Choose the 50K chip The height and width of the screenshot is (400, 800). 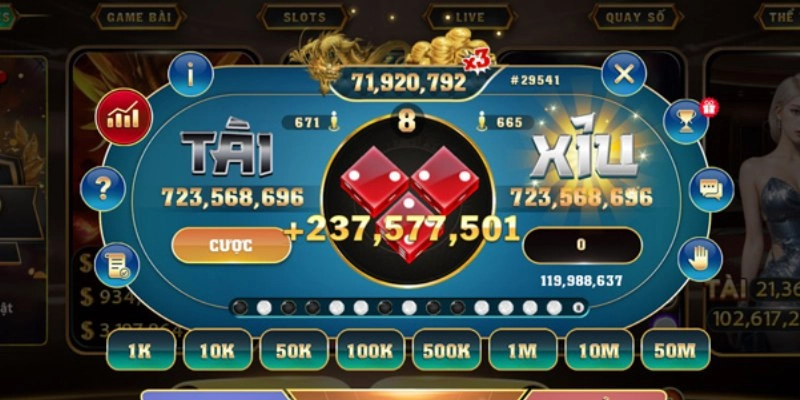[x=293, y=350]
